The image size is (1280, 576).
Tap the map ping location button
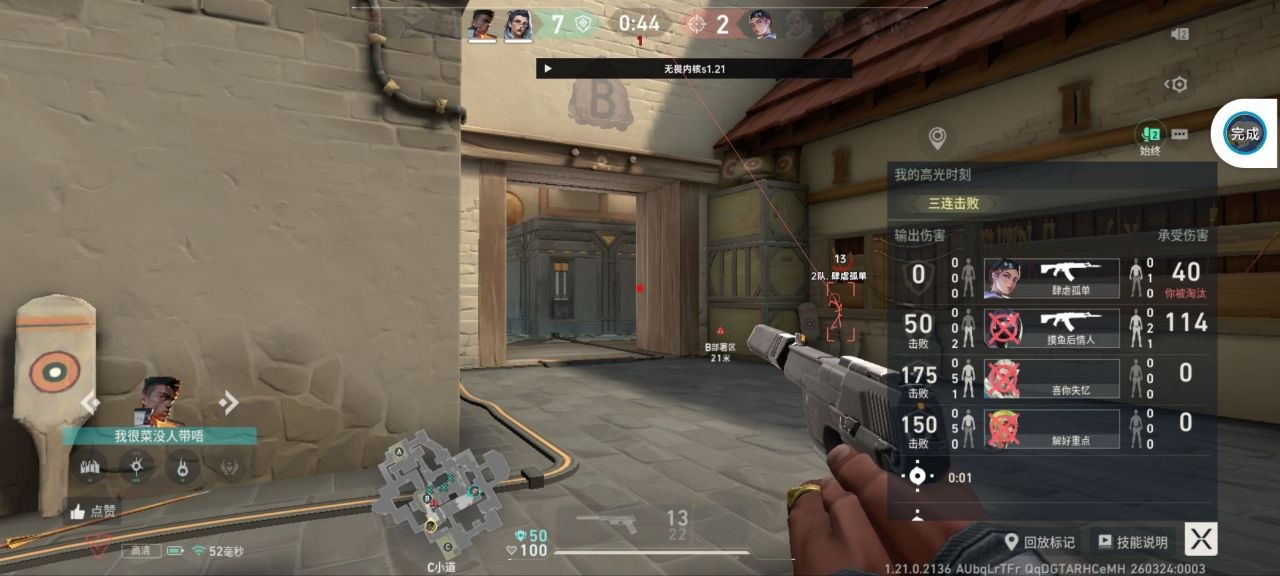[x=937, y=137]
